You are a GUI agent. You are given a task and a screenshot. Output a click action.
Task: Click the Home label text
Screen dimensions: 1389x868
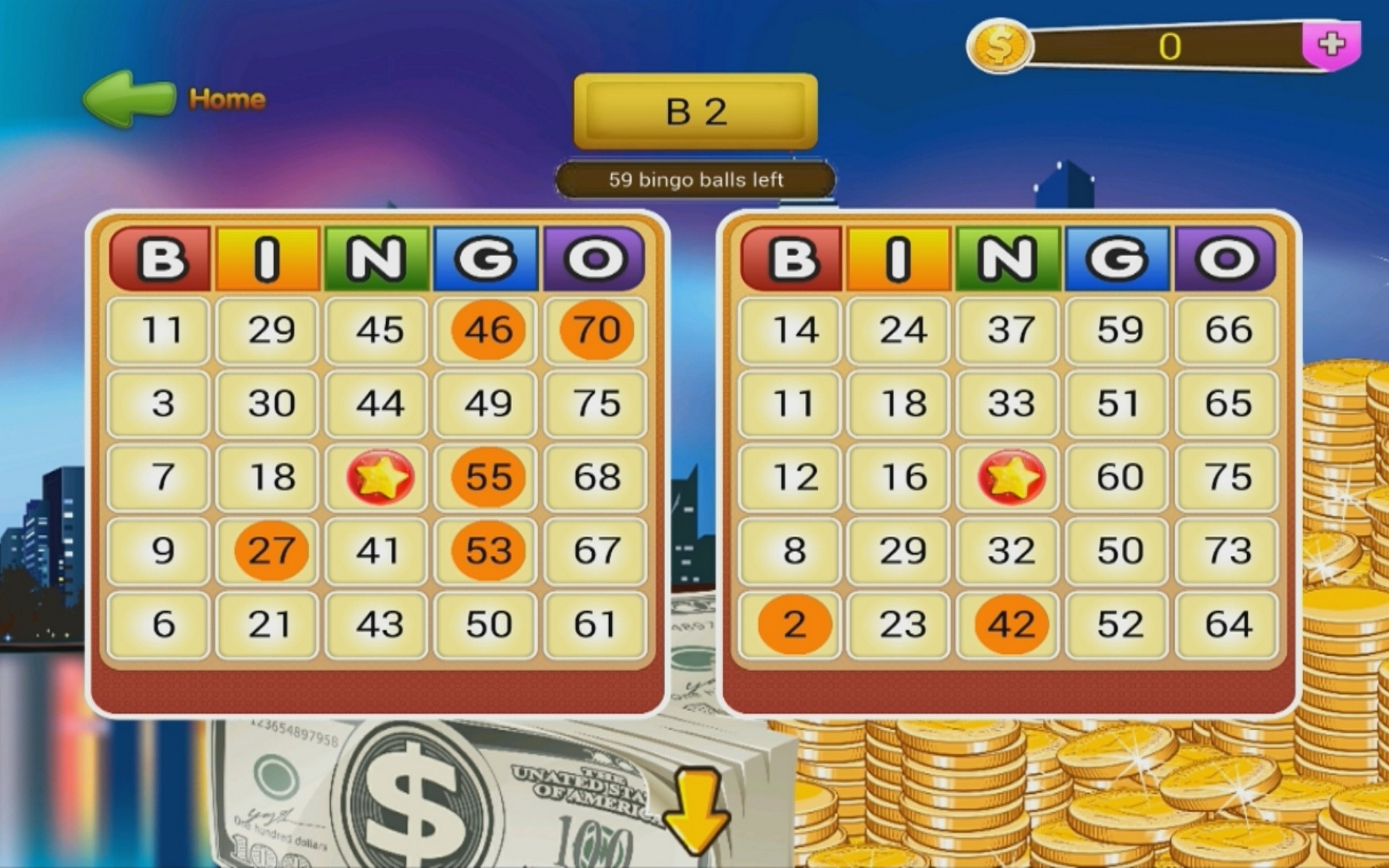pos(226,99)
